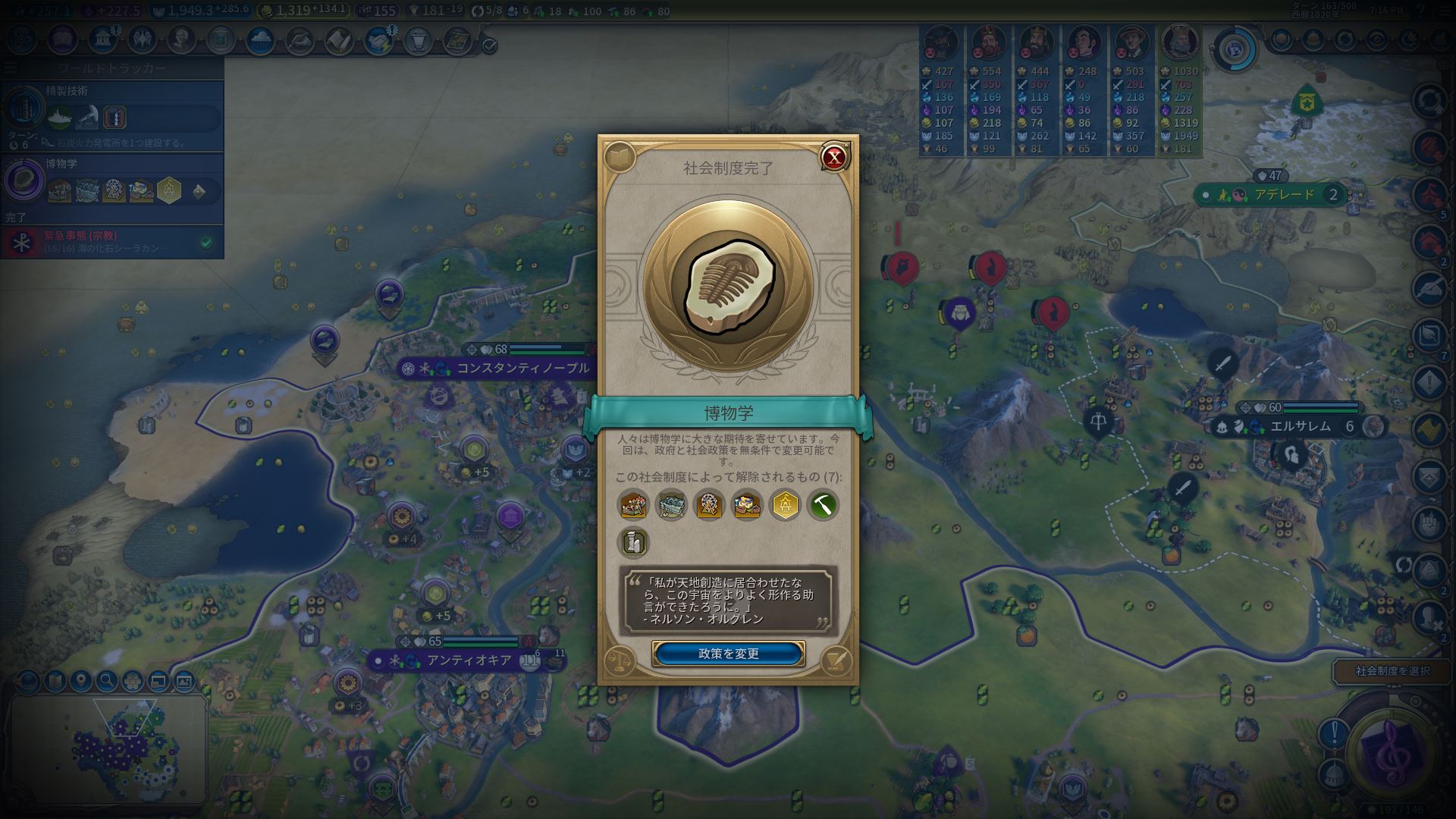Open the world tracker hamburger menu
Screen dimensions: 1456x819
tap(11, 68)
